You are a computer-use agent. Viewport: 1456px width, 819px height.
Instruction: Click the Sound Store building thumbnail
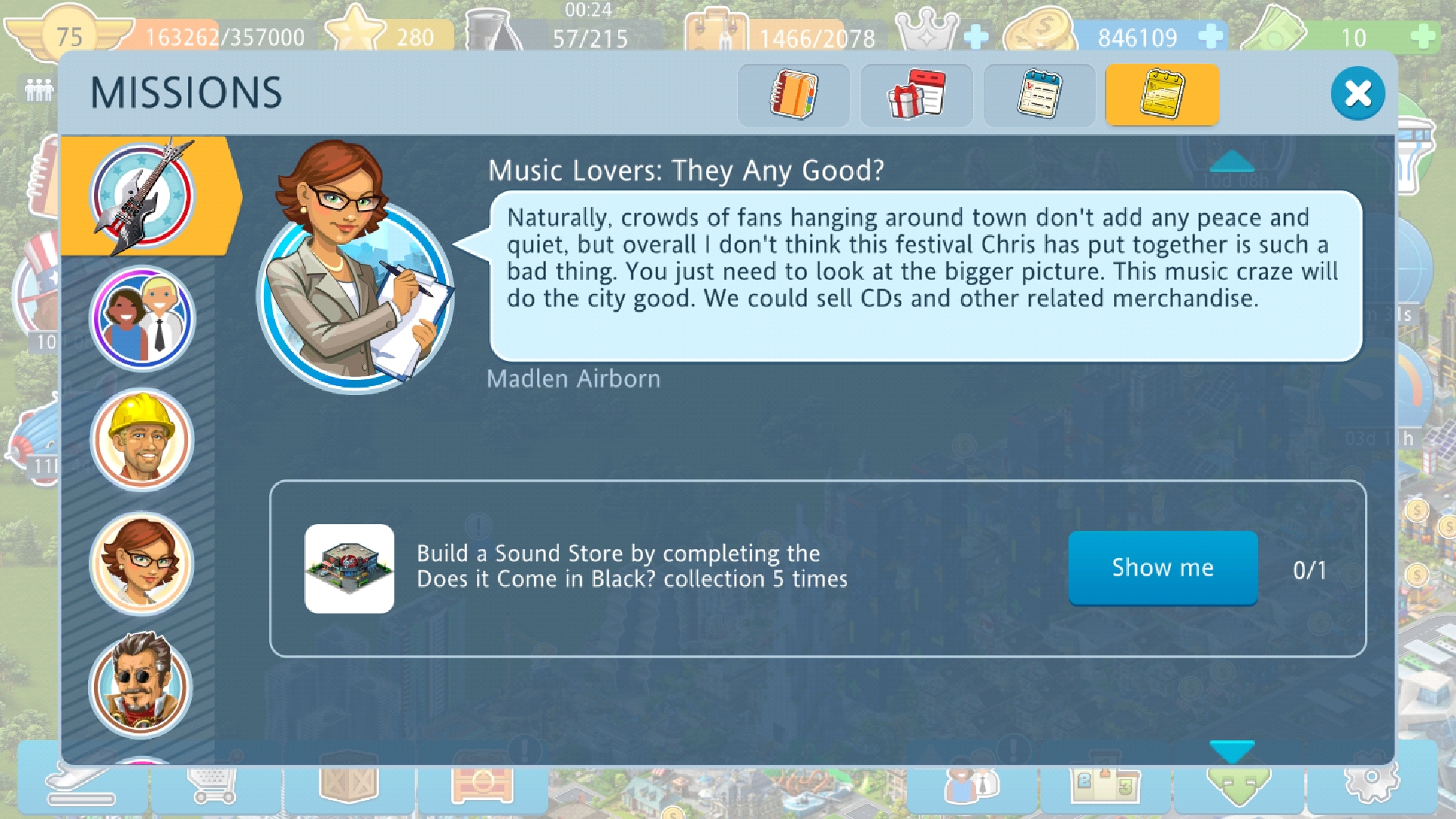pyautogui.click(x=349, y=569)
